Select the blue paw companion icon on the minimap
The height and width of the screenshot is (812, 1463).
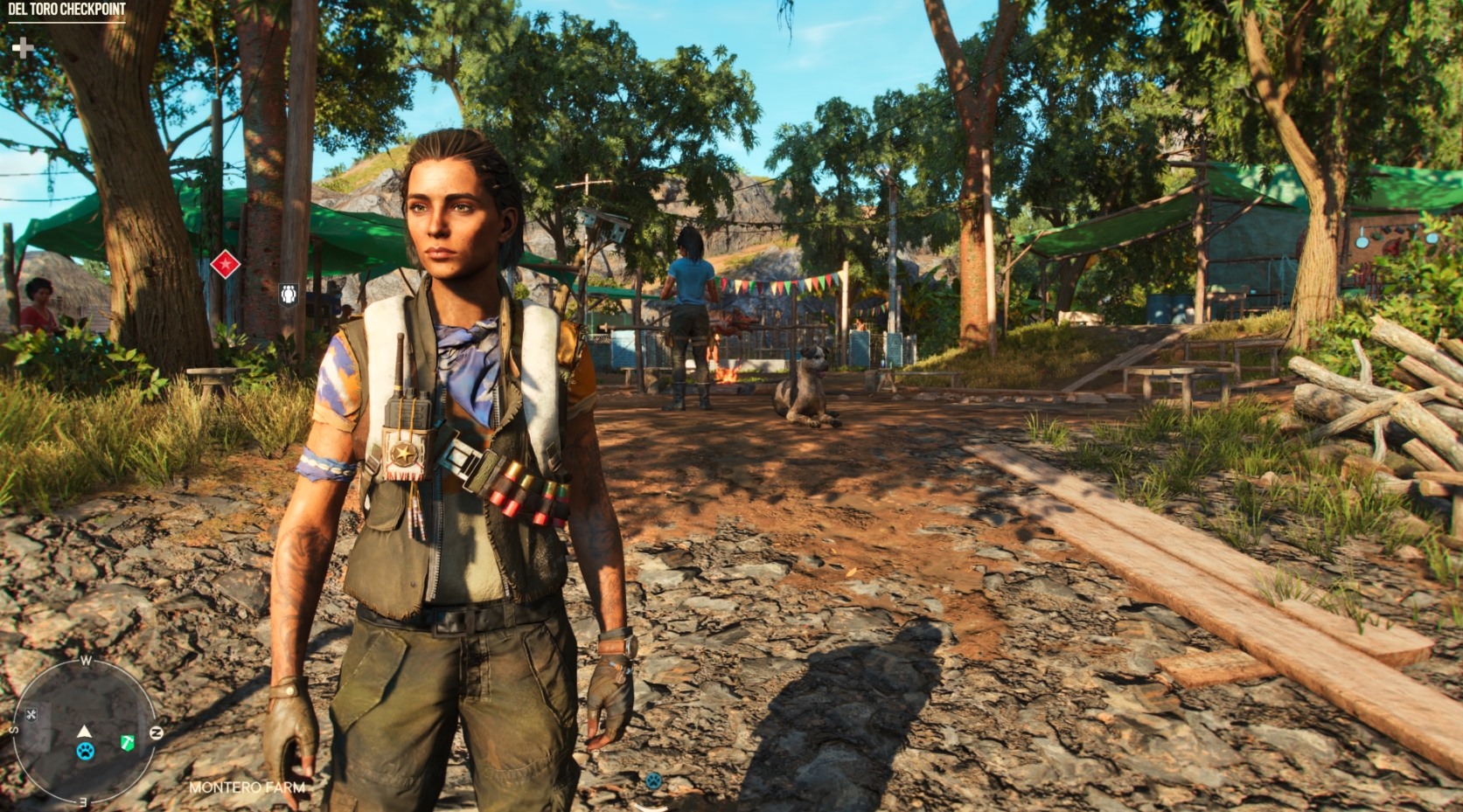[x=85, y=752]
